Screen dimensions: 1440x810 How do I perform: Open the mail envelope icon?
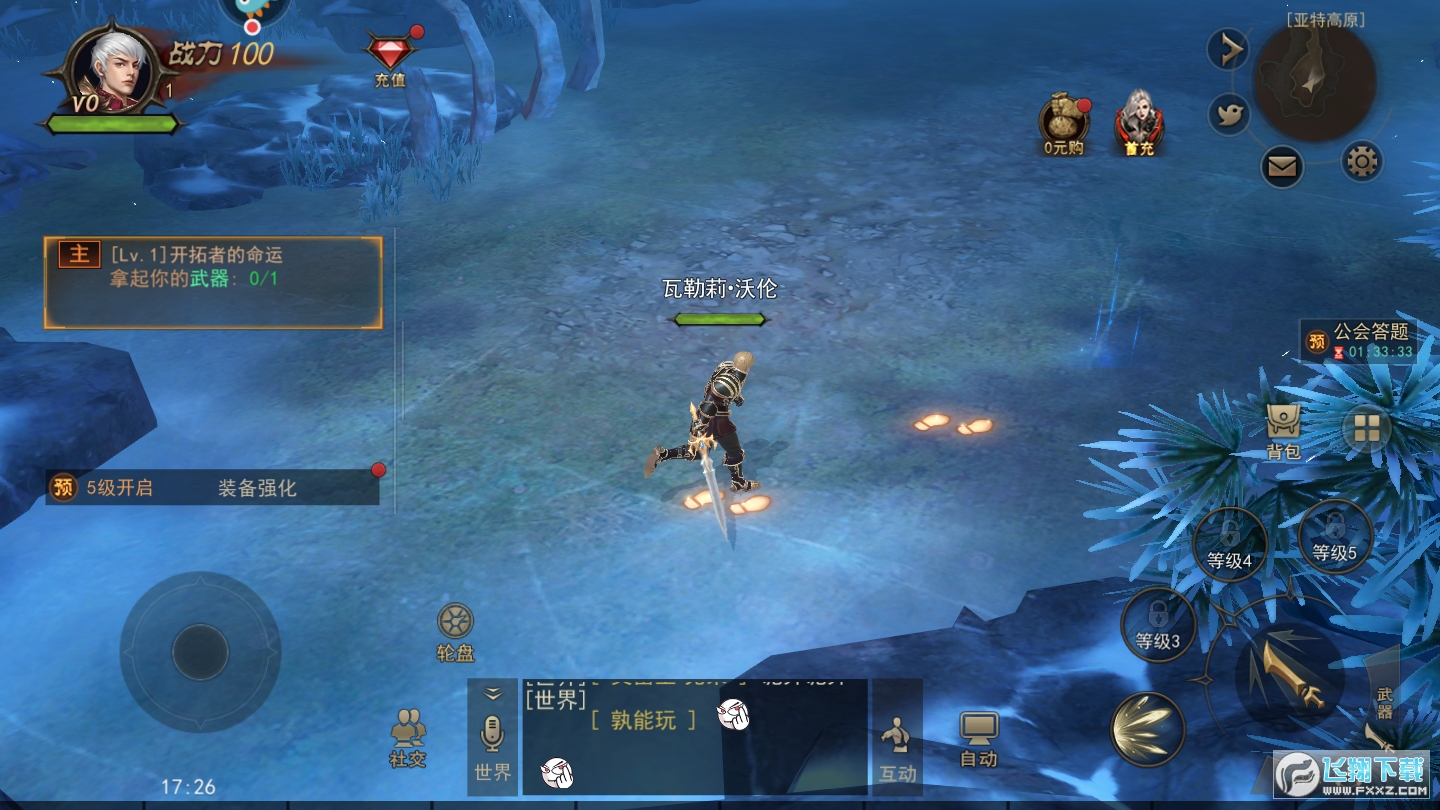click(x=1282, y=166)
